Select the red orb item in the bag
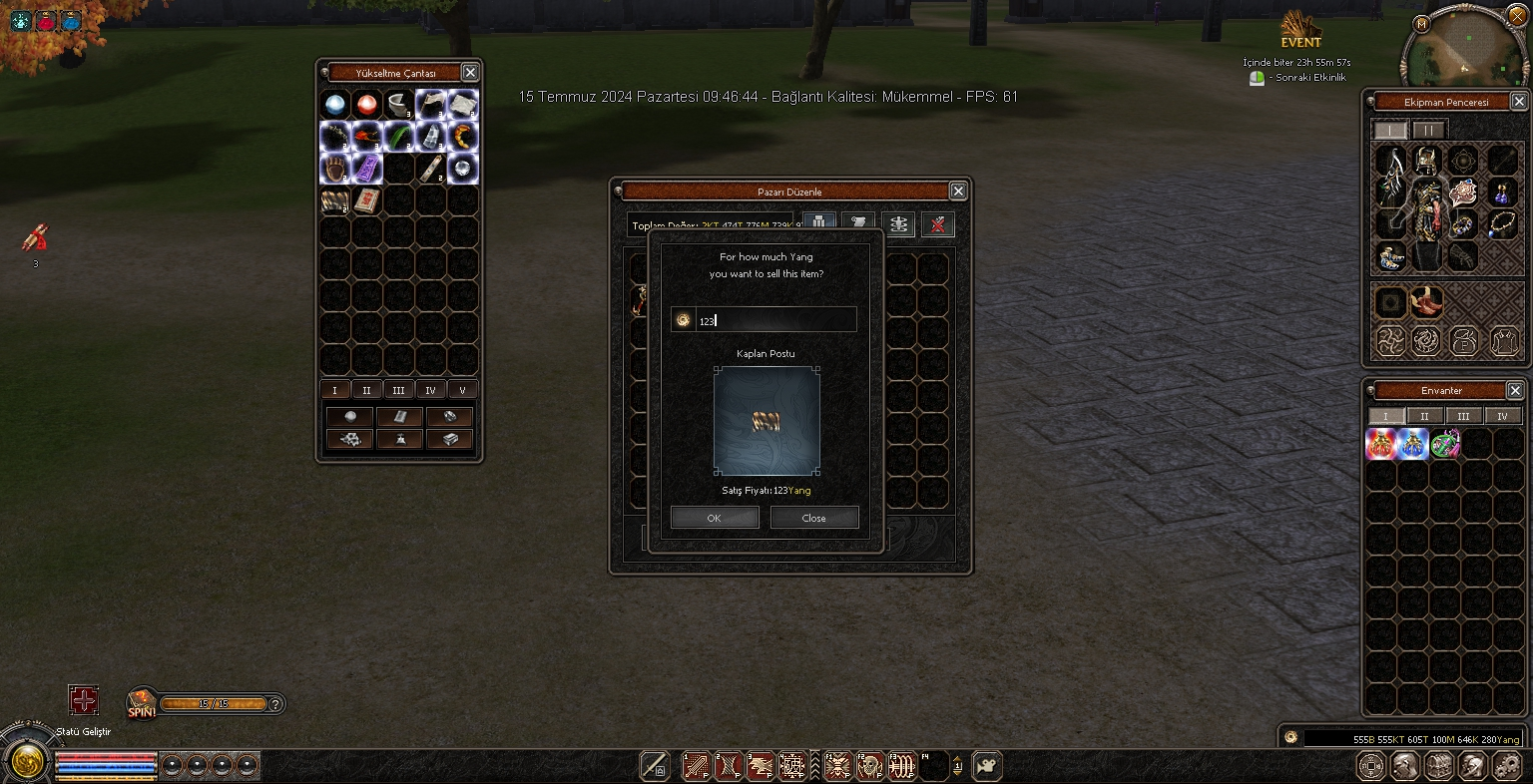Viewport: 1533px width, 784px height. coord(367,104)
